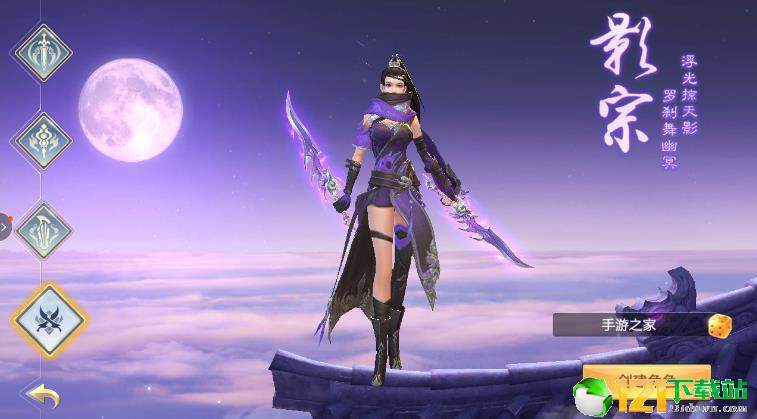Roll the dice for a random name
The width and height of the screenshot is (757, 419).
click(720, 325)
